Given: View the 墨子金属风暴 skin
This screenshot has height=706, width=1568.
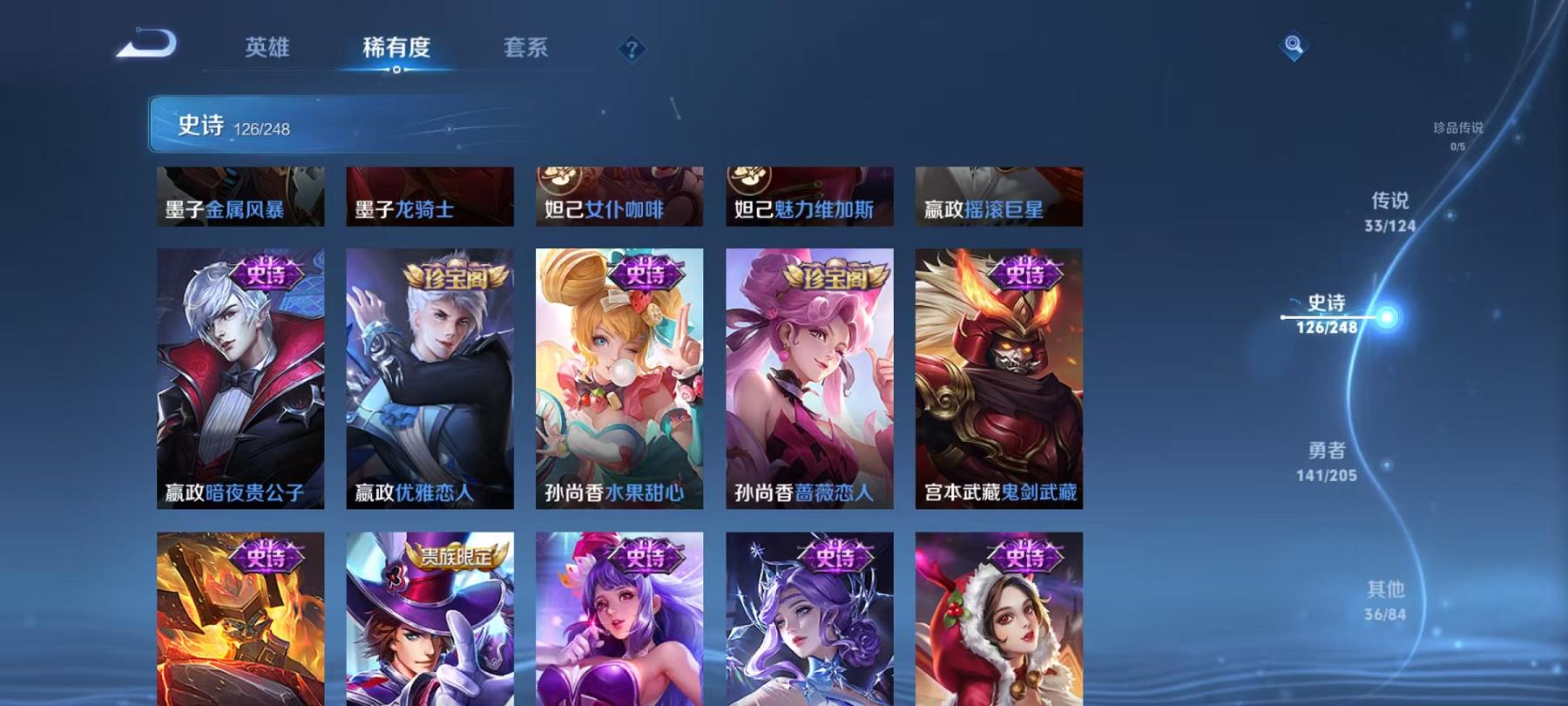Looking at the screenshot, I should click(240, 196).
